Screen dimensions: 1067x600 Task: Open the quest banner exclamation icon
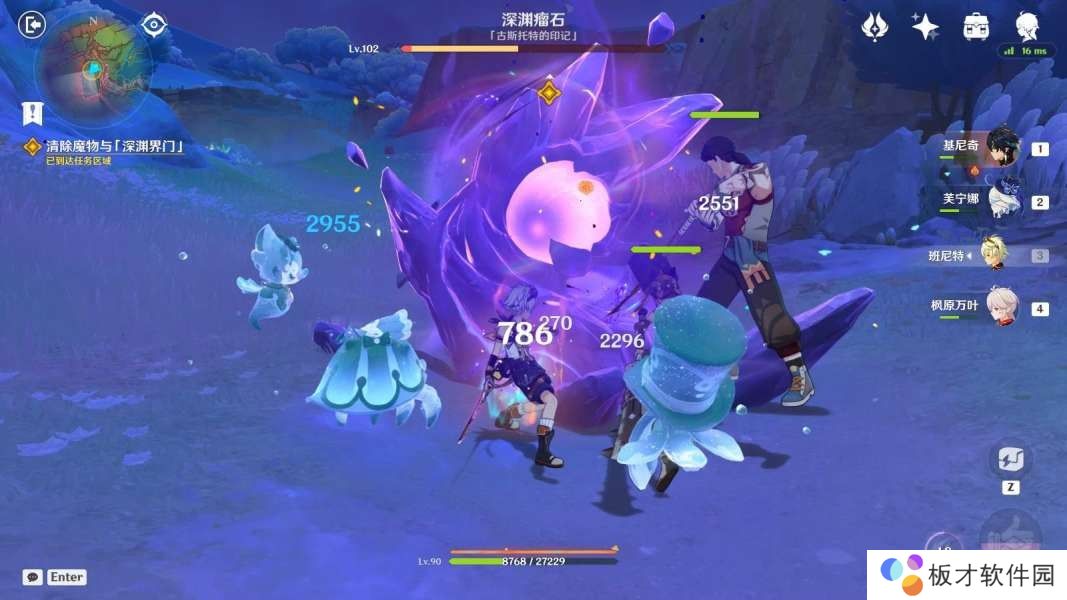coord(32,113)
